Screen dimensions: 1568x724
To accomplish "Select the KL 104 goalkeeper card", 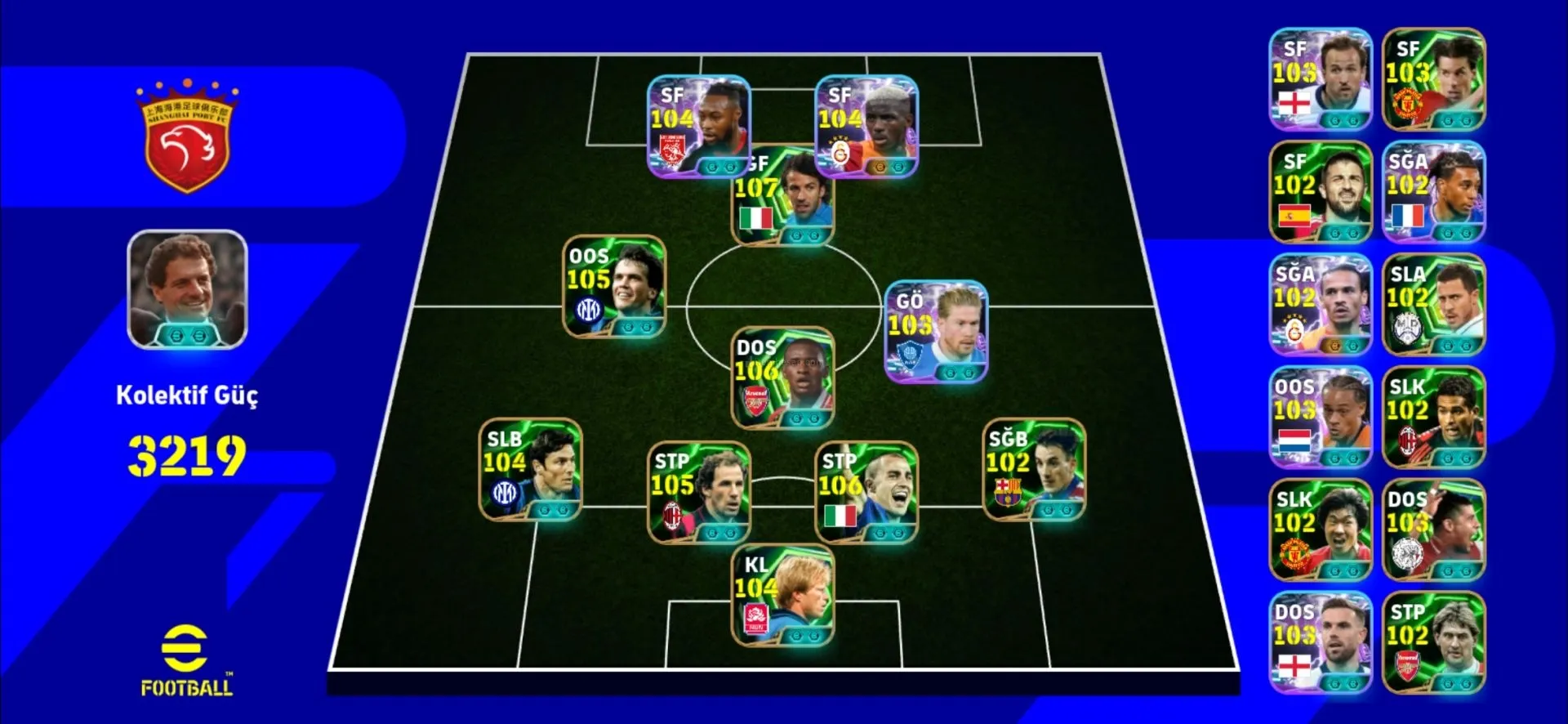I will coord(782,596).
